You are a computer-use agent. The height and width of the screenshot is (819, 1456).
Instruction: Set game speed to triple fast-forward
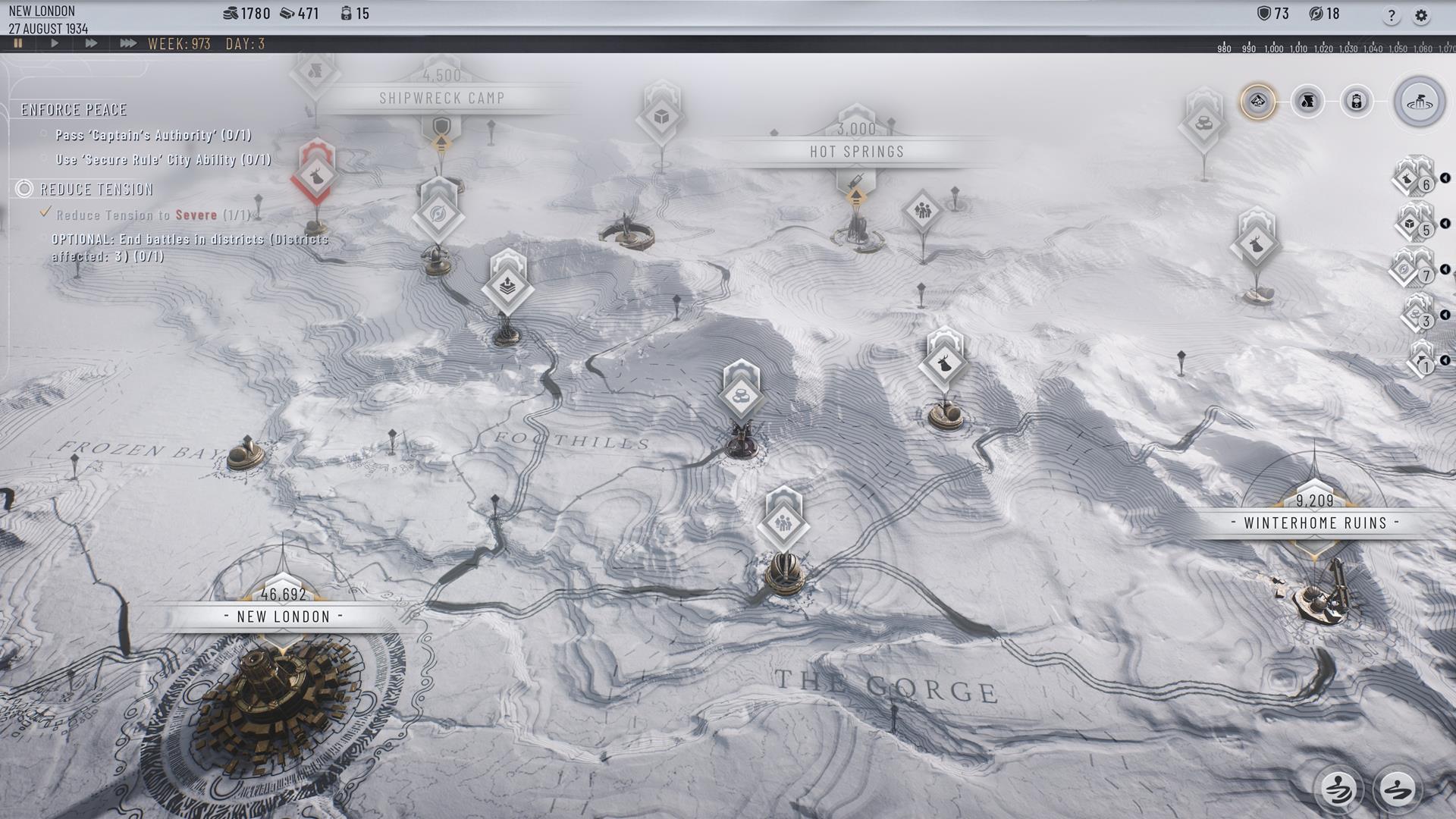[x=127, y=44]
